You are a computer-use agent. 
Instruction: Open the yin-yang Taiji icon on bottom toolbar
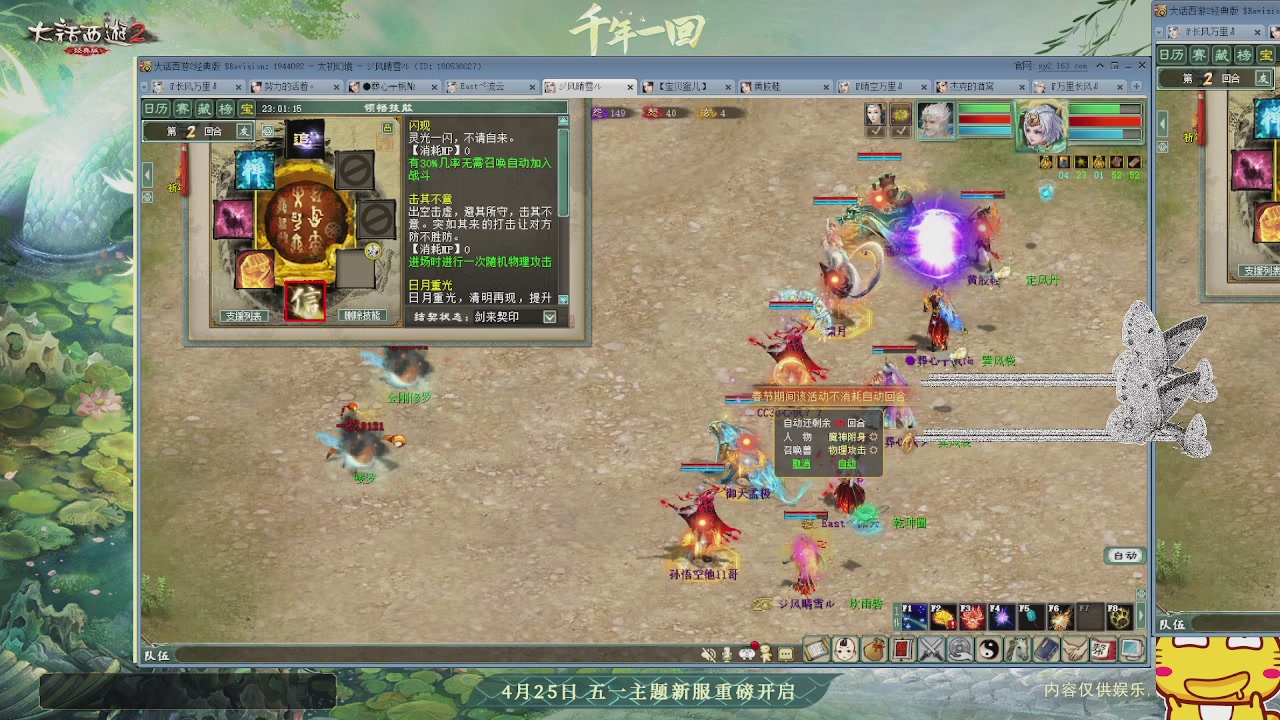coord(989,650)
